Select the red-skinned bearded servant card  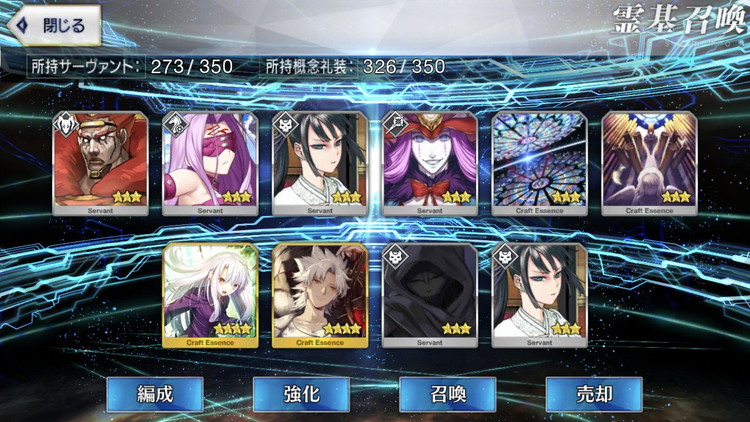[x=100, y=163]
